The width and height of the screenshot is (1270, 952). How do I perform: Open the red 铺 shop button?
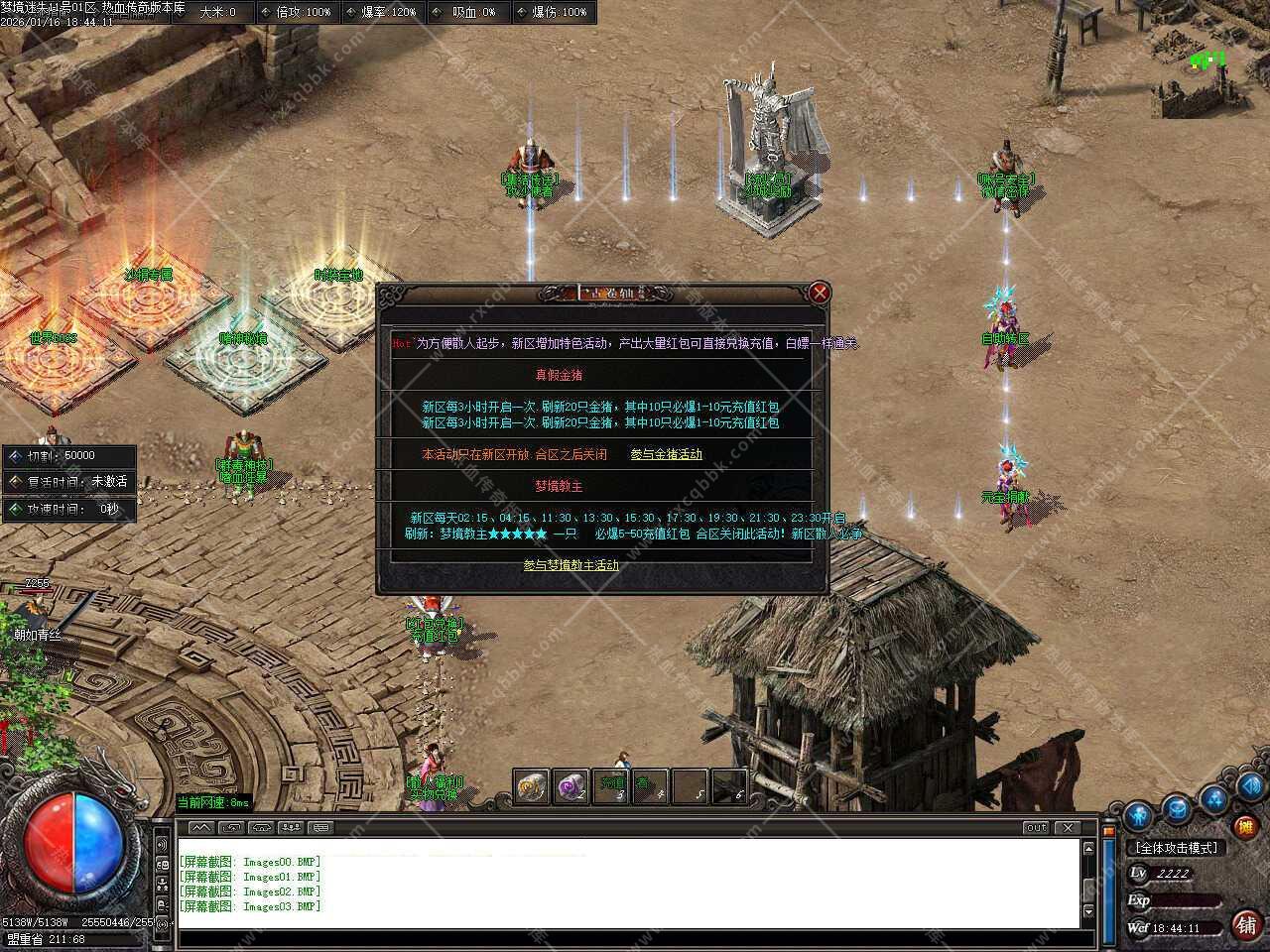pos(1246,924)
